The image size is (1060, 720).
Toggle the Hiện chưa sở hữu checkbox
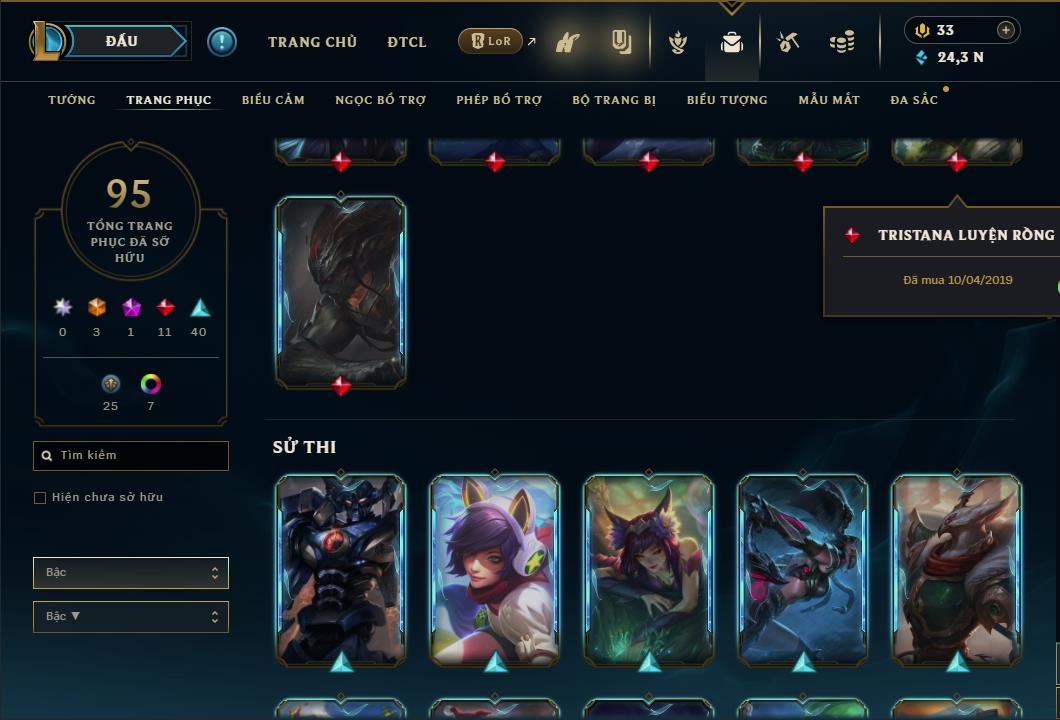[40, 498]
